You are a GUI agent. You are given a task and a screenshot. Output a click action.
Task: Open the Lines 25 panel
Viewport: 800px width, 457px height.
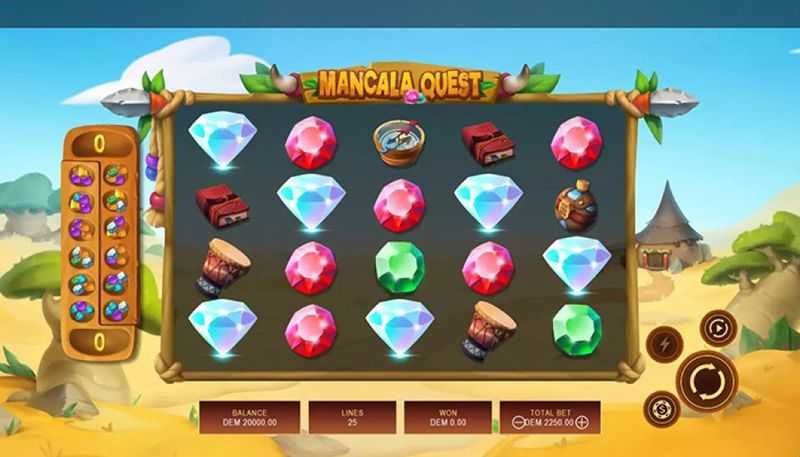[x=350, y=417]
